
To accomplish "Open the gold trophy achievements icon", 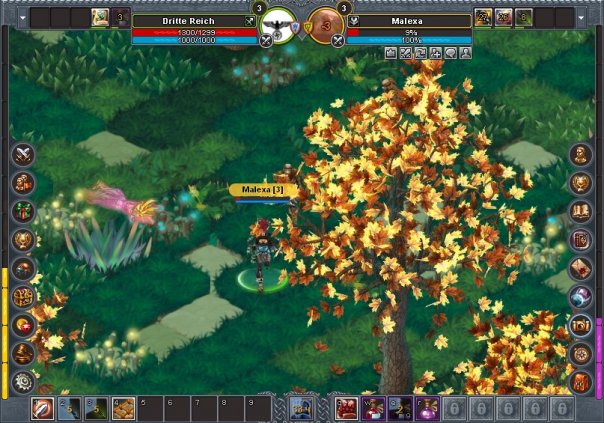I will 24,240.
